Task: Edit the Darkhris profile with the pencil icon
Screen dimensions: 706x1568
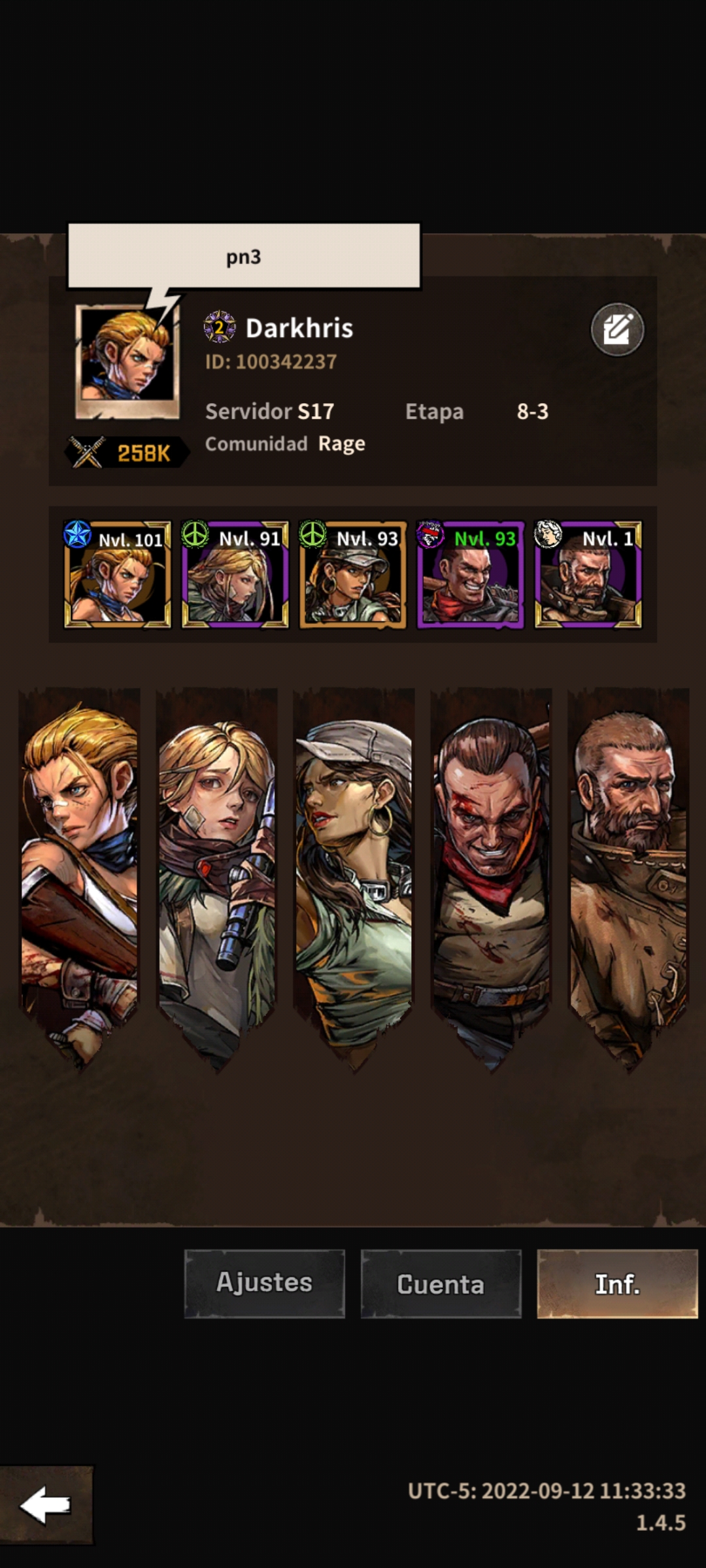Action: (x=617, y=329)
